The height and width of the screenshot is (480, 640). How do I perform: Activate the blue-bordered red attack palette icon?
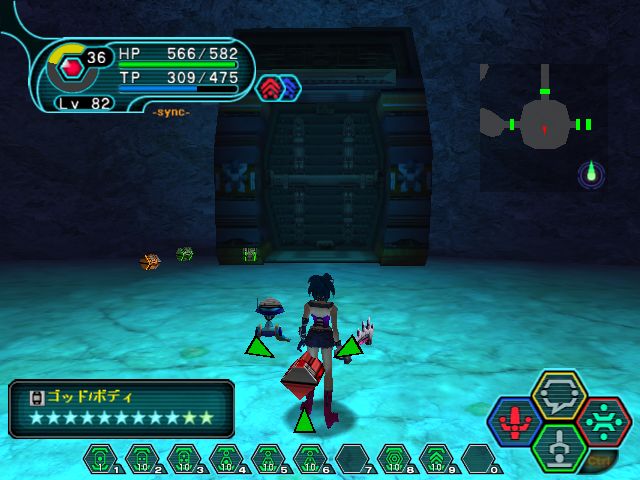click(x=515, y=421)
